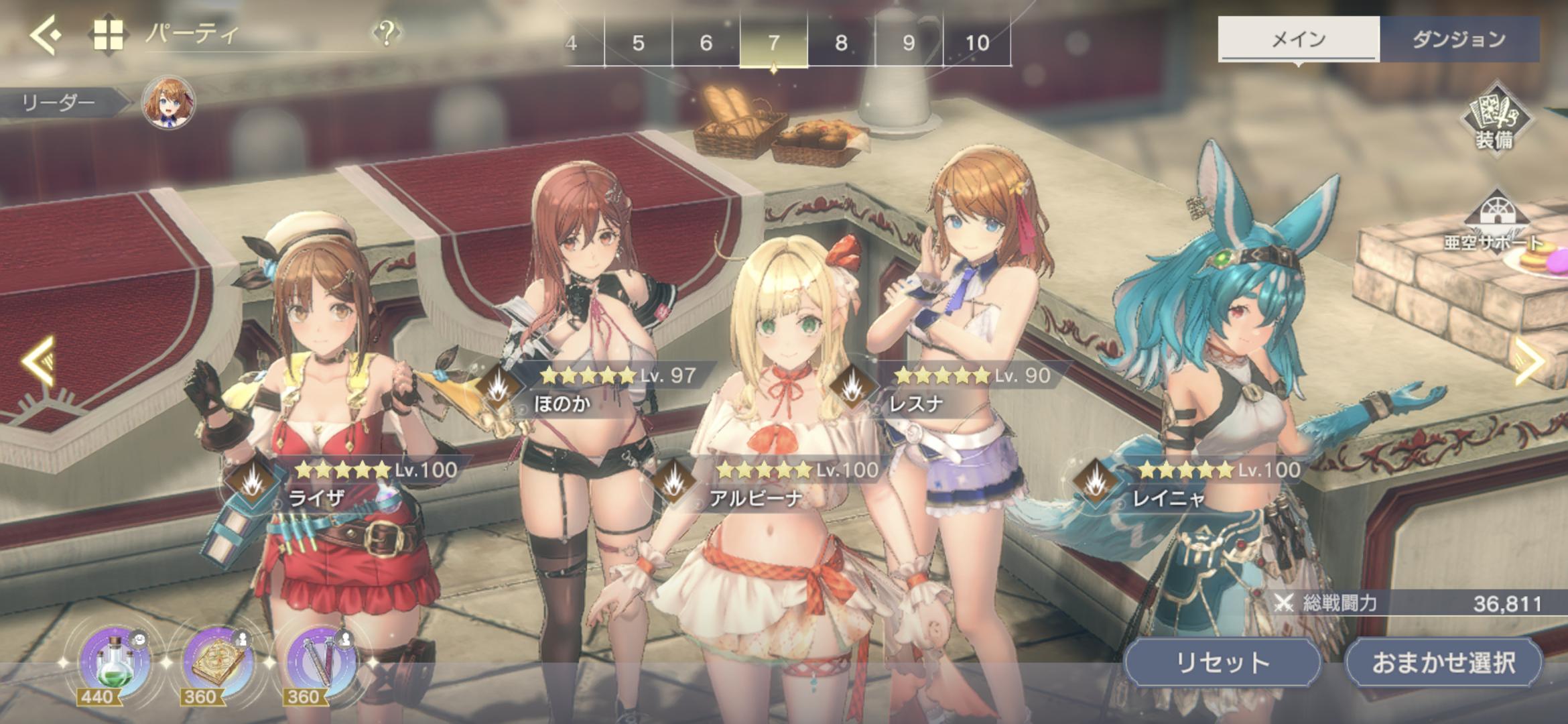Switch to the ダンジョン tab
The width and height of the screenshot is (1568, 724).
click(1459, 40)
